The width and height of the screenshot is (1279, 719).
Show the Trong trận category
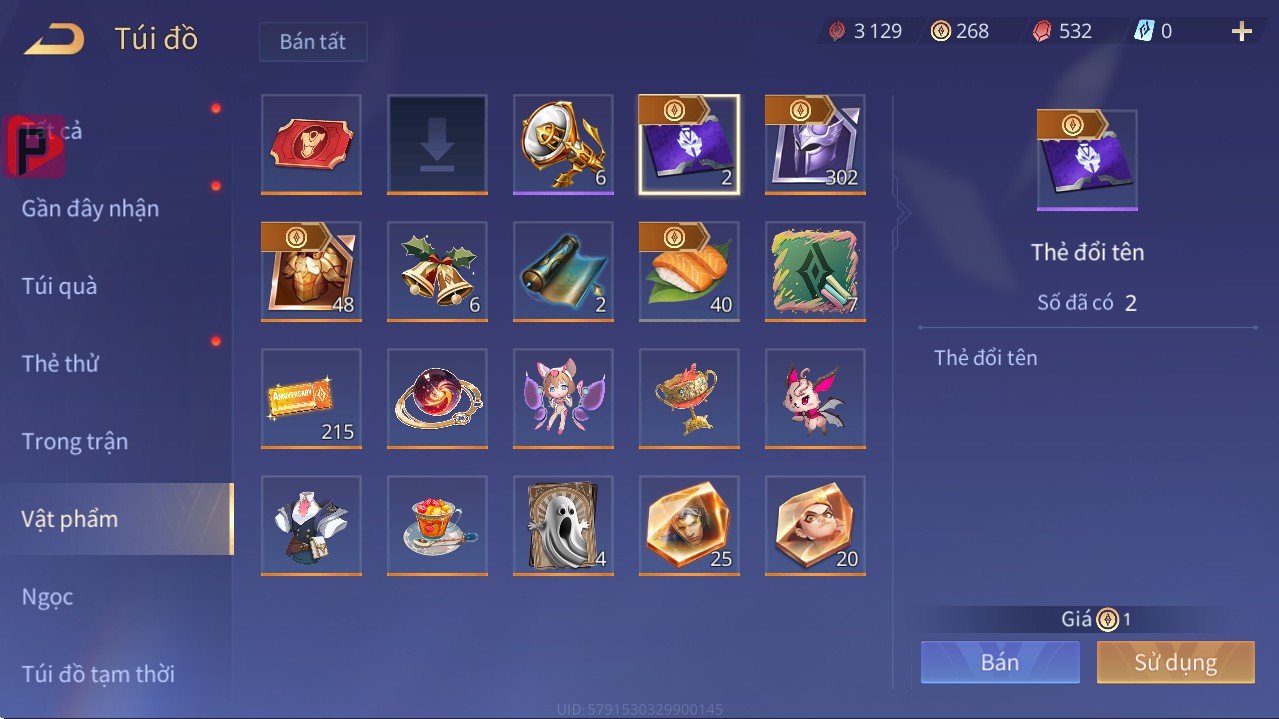pyautogui.click(x=75, y=441)
